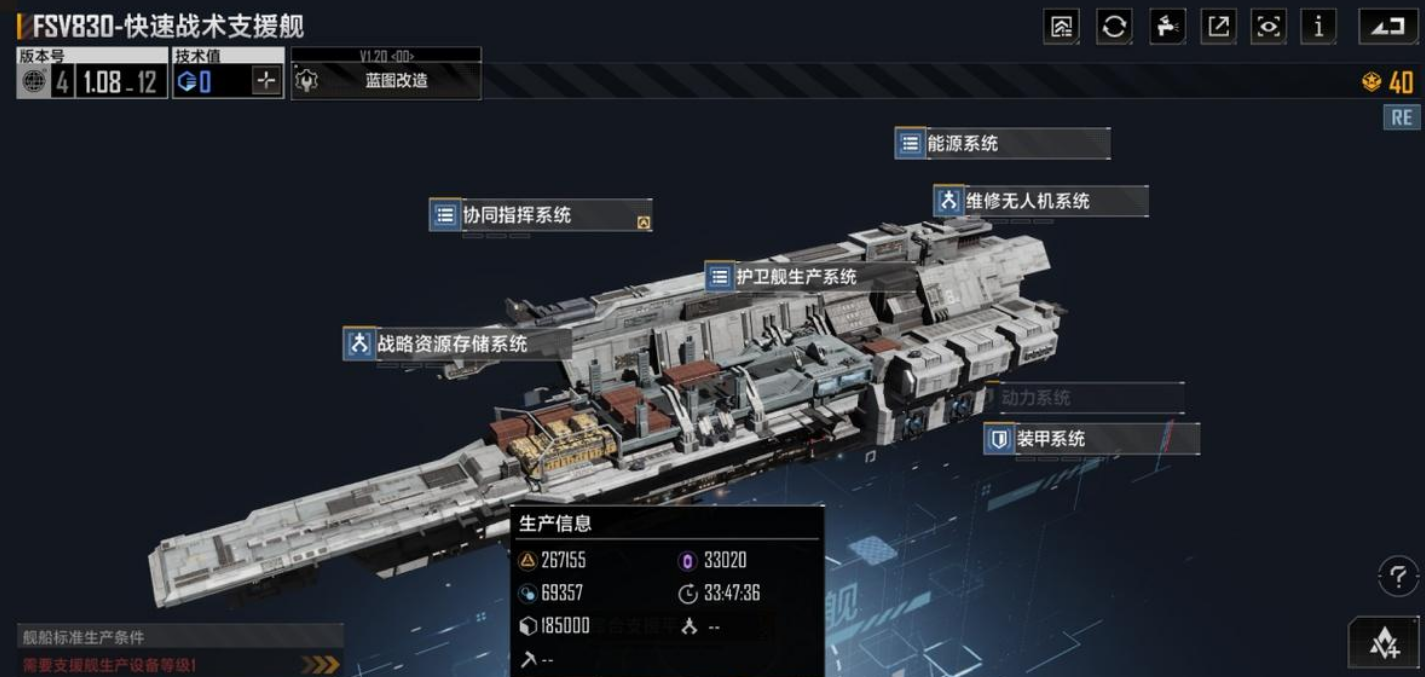Toggle the eye view mode icon
This screenshot has width=1425, height=677.
click(1268, 27)
